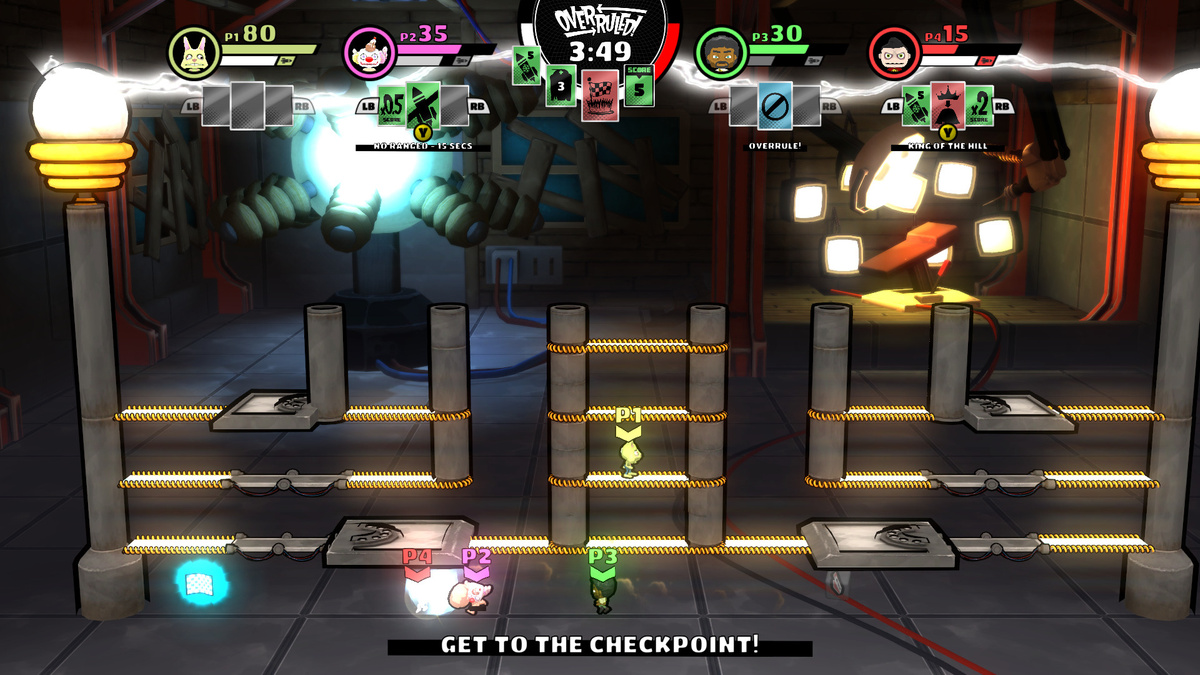Select the tombstone 3 rule card
The height and width of the screenshot is (675, 1200).
click(x=561, y=85)
